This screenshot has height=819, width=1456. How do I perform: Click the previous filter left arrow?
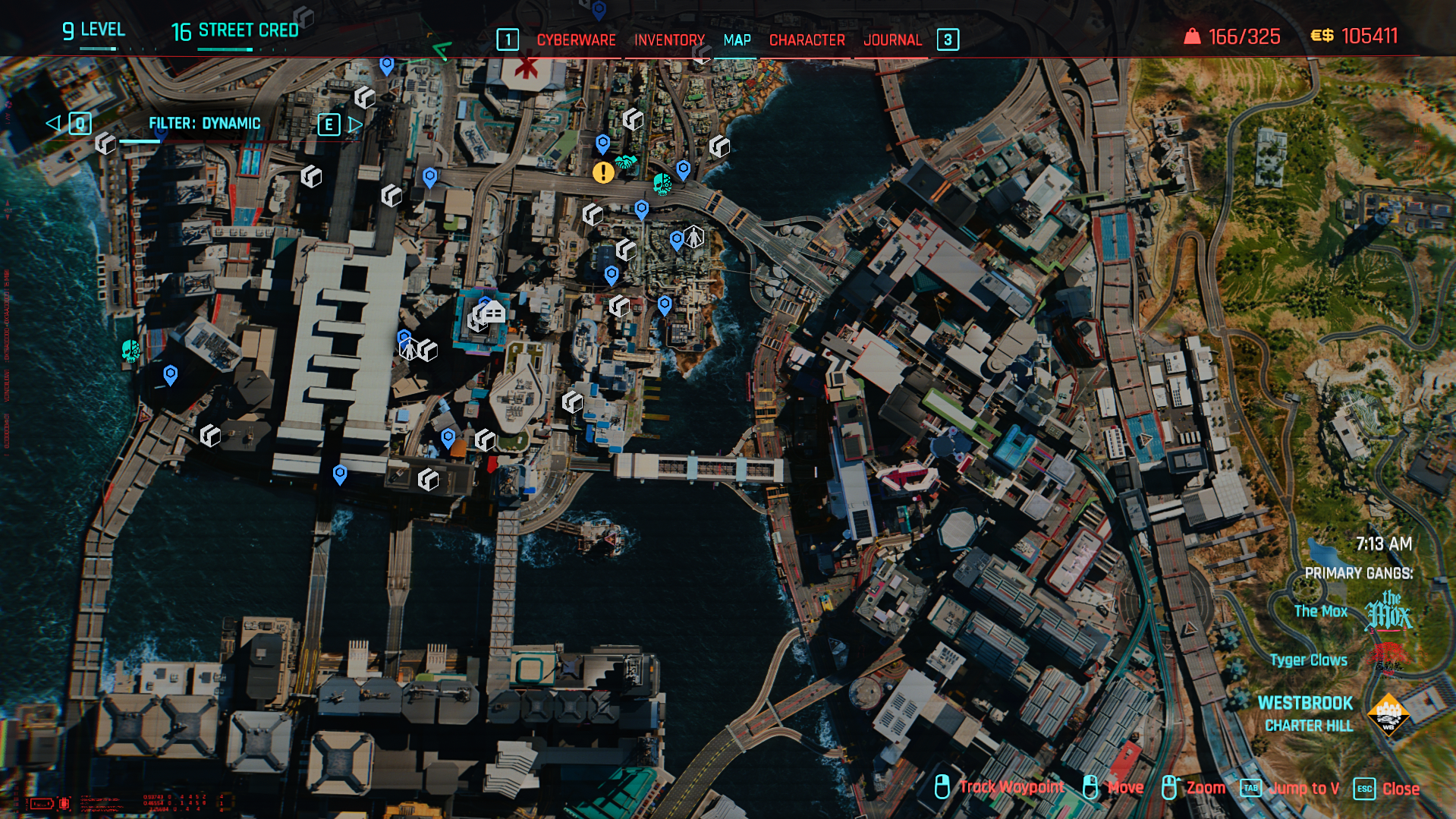pos(53,123)
